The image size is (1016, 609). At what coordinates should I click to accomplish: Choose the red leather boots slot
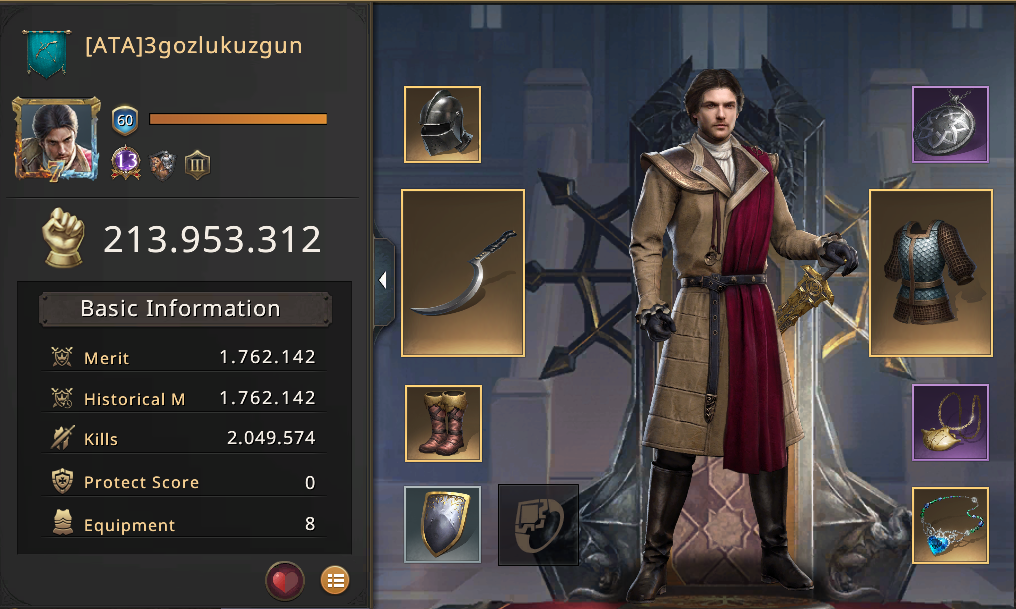pos(443,423)
